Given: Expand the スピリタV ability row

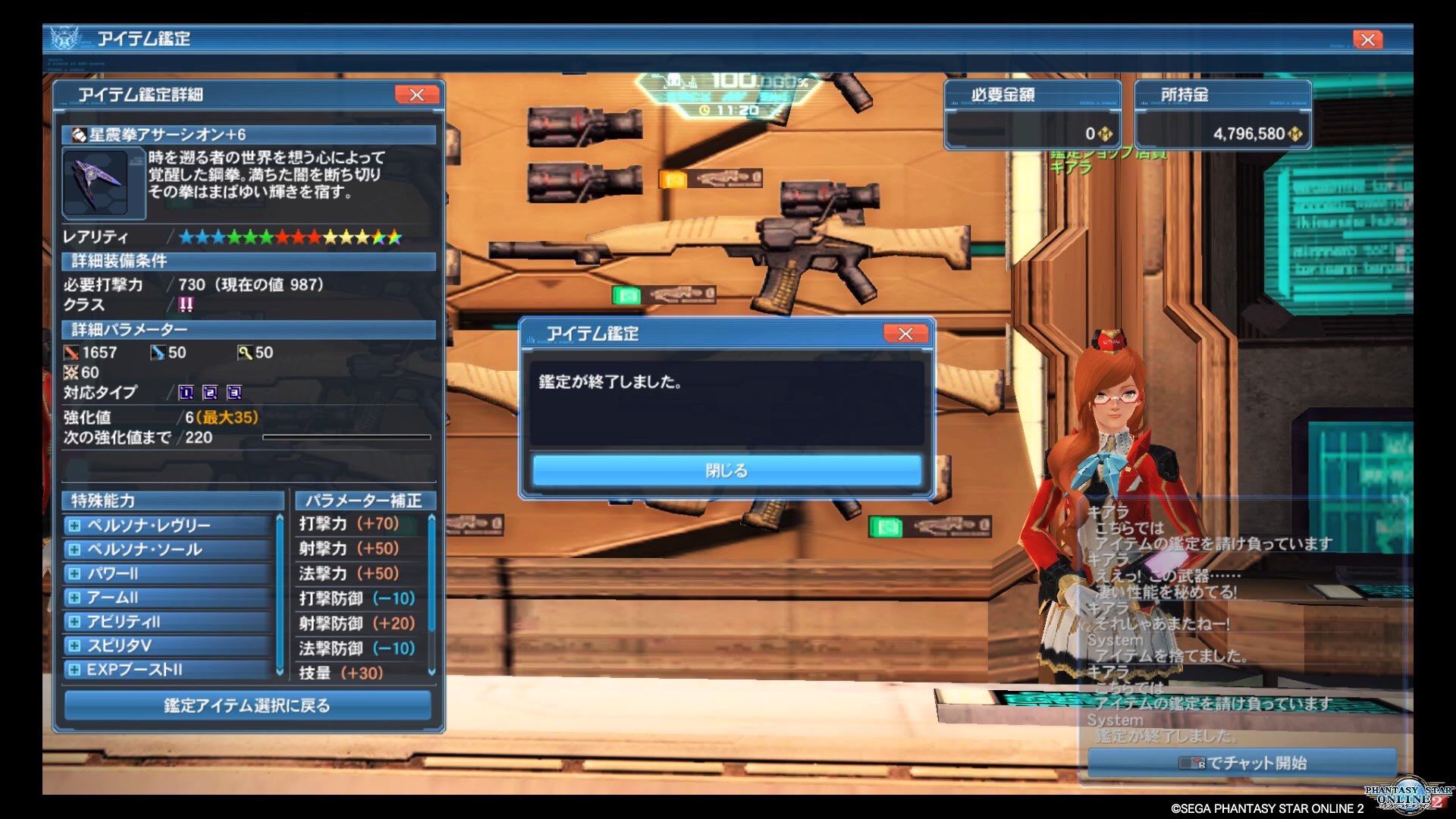Looking at the screenshot, I should [74, 646].
